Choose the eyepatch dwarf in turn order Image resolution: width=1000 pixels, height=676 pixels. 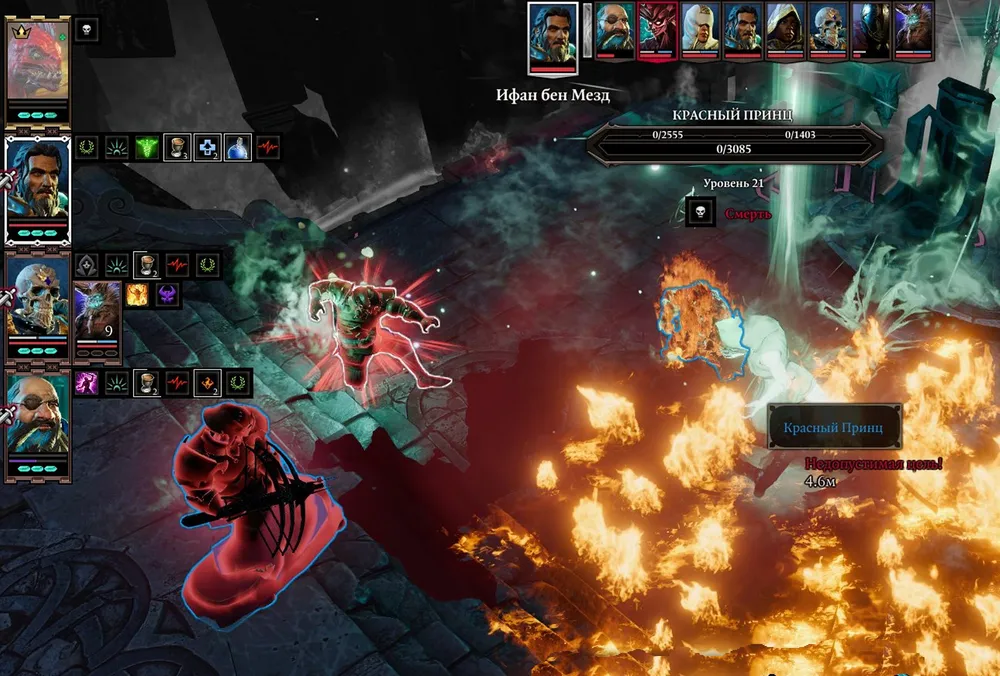615,27
